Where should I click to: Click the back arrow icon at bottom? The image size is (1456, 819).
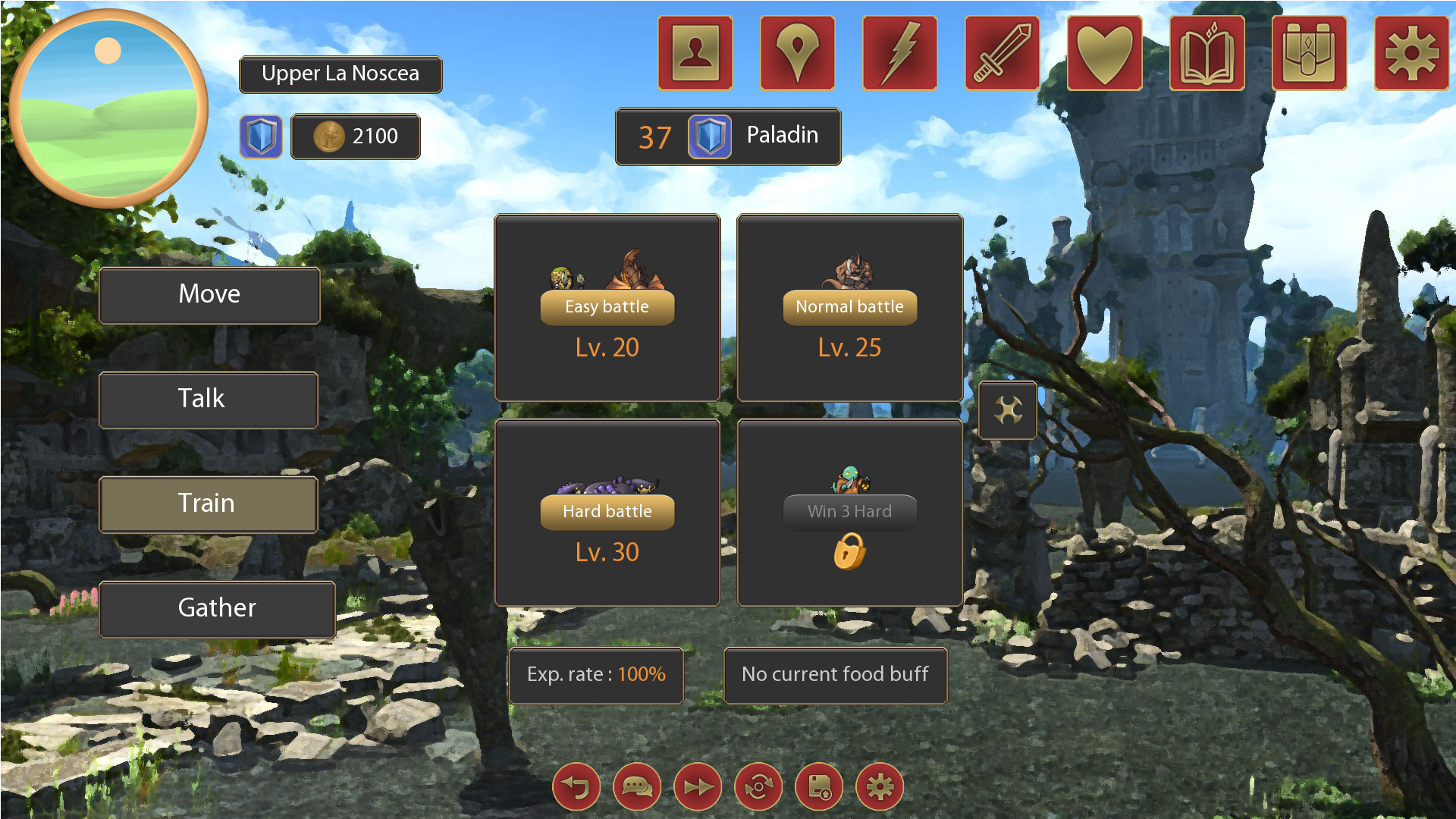coord(576,786)
